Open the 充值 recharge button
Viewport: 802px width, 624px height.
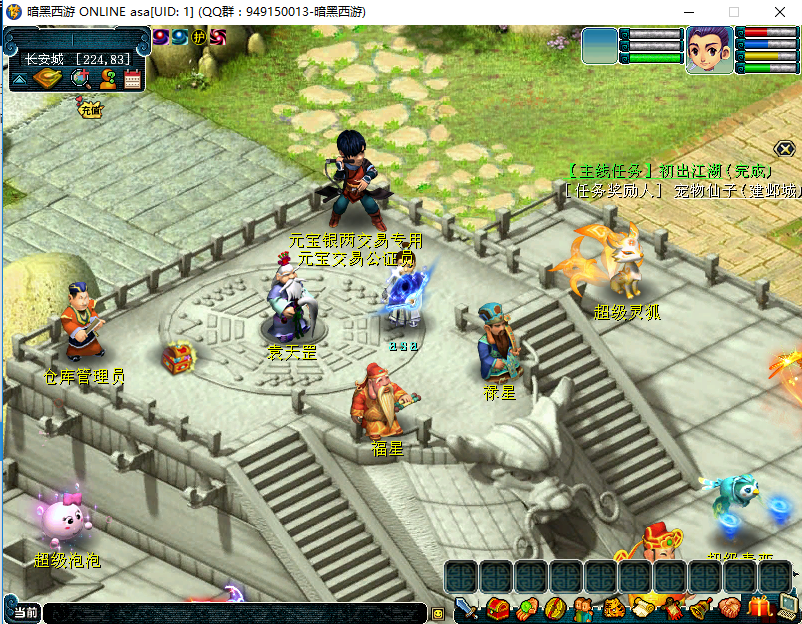(90, 109)
